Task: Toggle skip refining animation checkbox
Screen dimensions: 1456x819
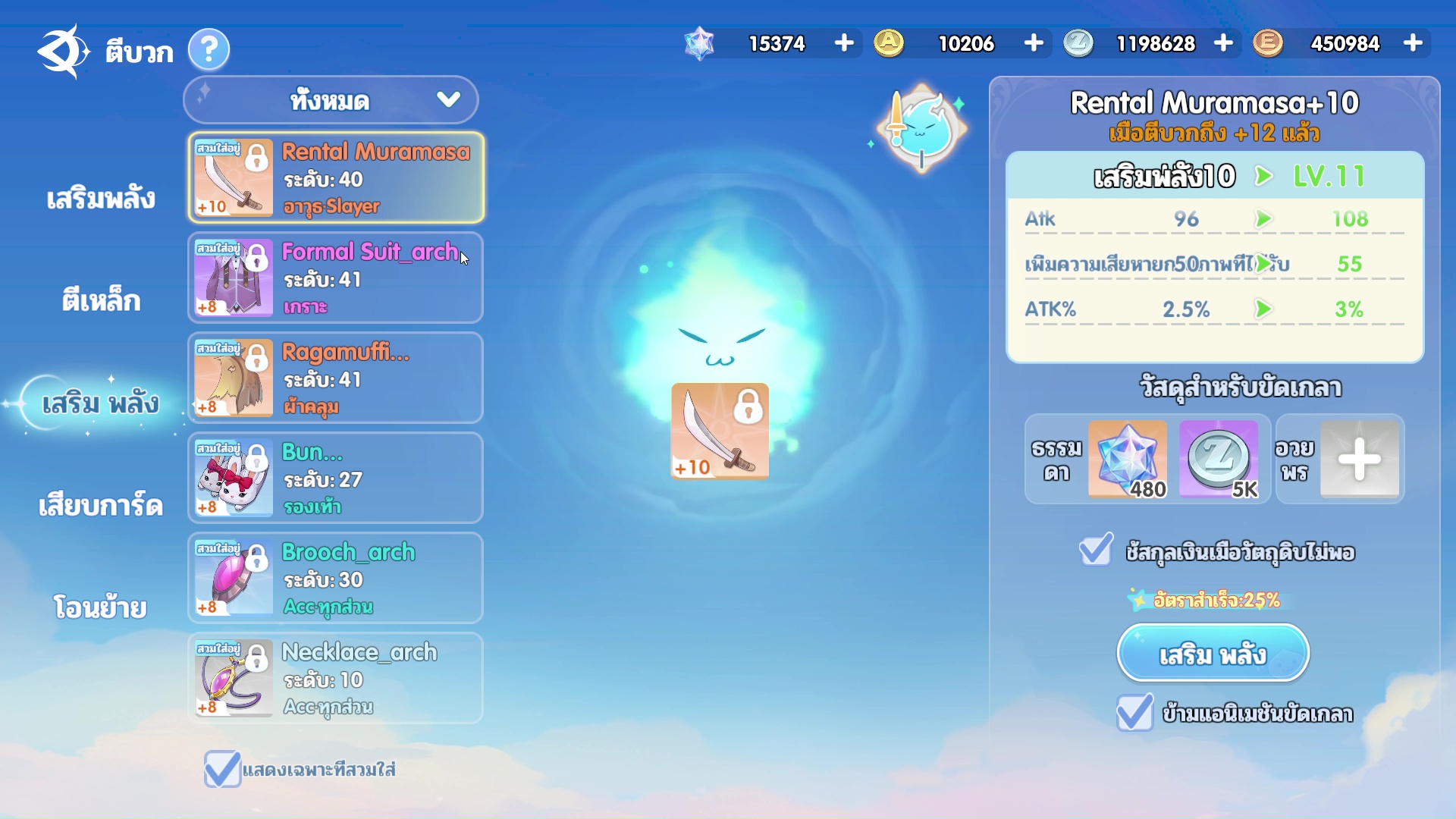Action: coord(1134,713)
